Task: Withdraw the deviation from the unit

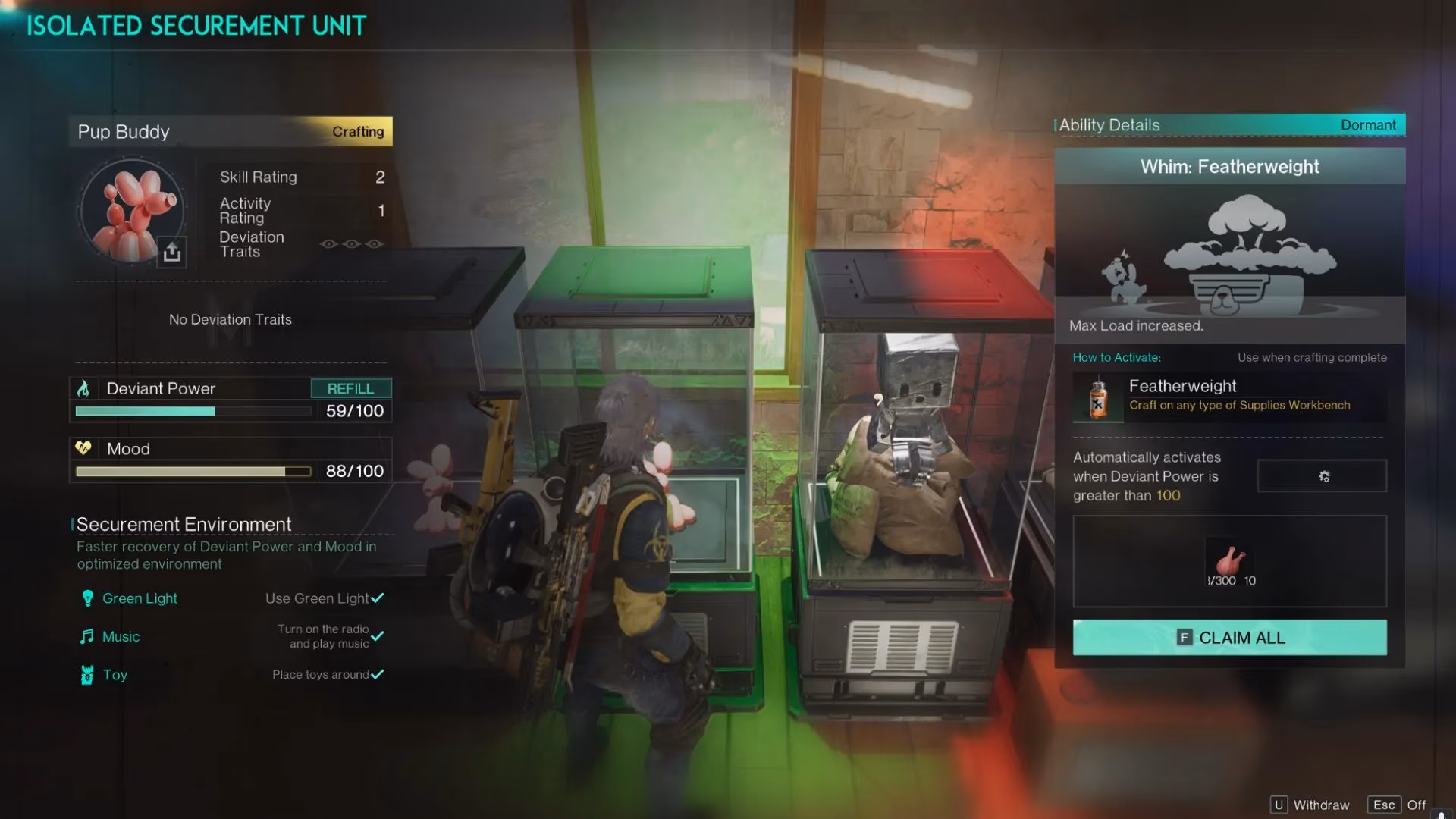Action: coord(1310,805)
